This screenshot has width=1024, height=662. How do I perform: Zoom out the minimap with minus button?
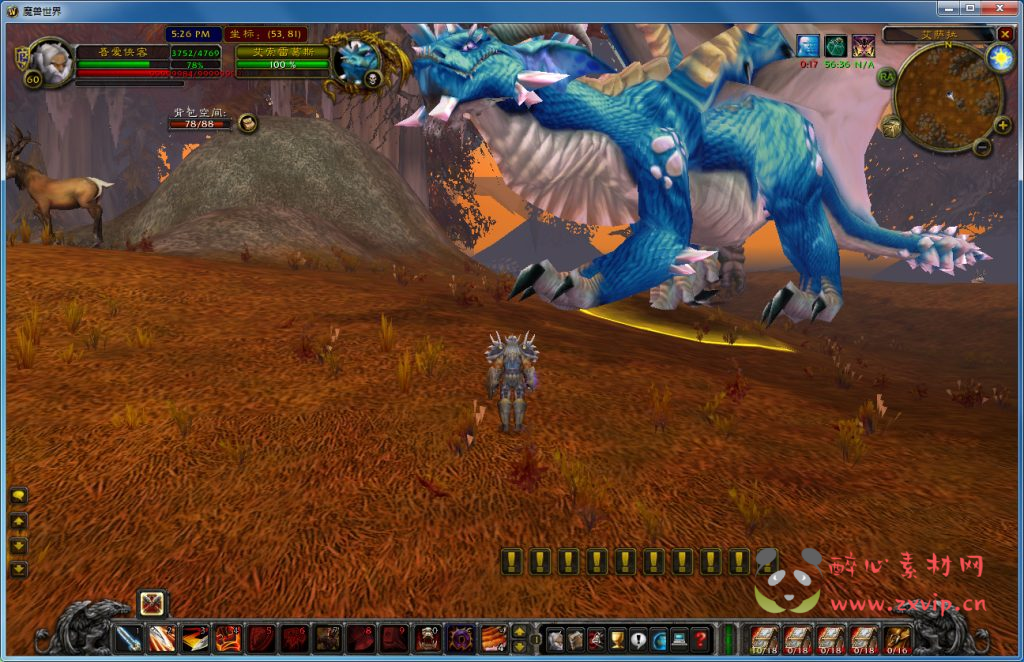(982, 147)
